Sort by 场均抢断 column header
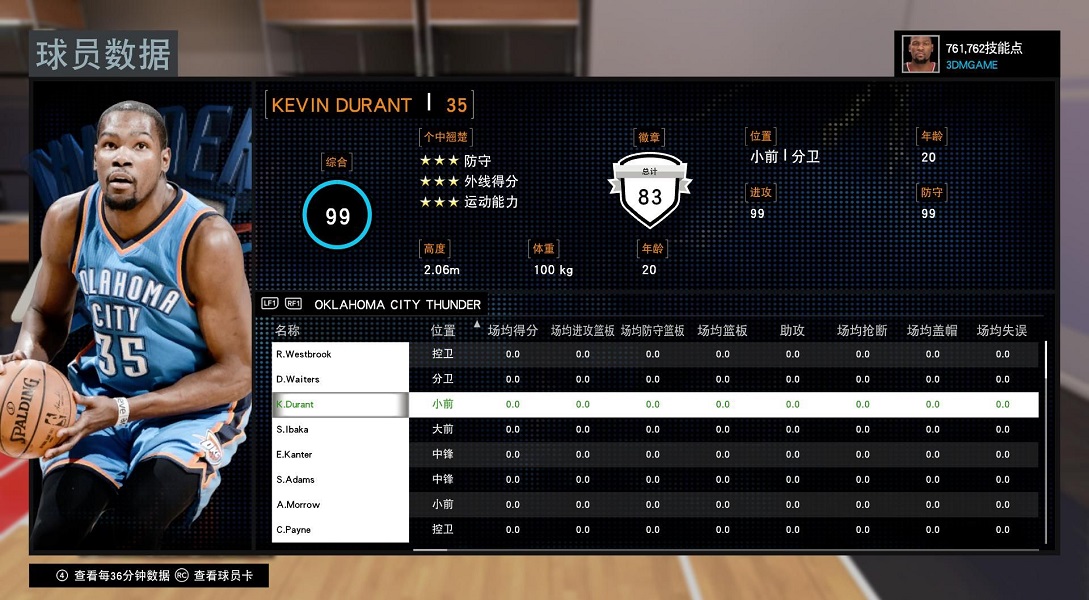The image size is (1089, 600). click(x=862, y=330)
